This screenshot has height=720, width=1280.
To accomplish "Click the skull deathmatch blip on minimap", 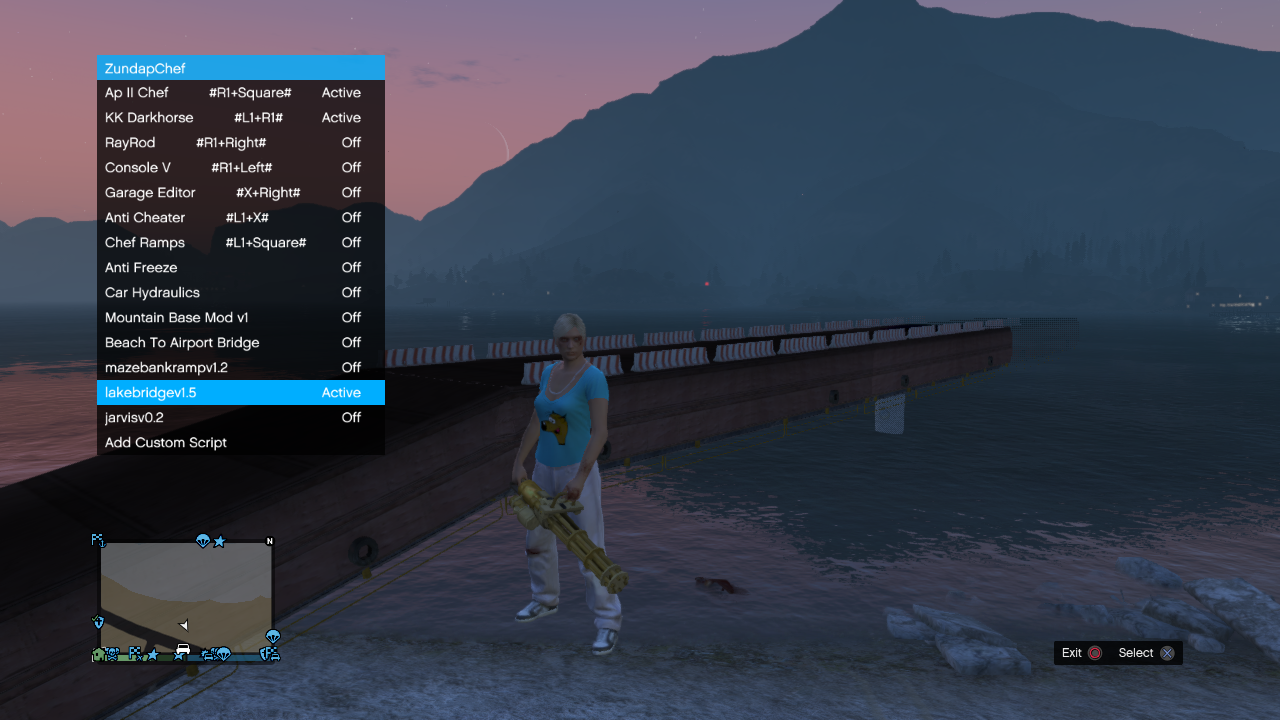I will [x=112, y=652].
